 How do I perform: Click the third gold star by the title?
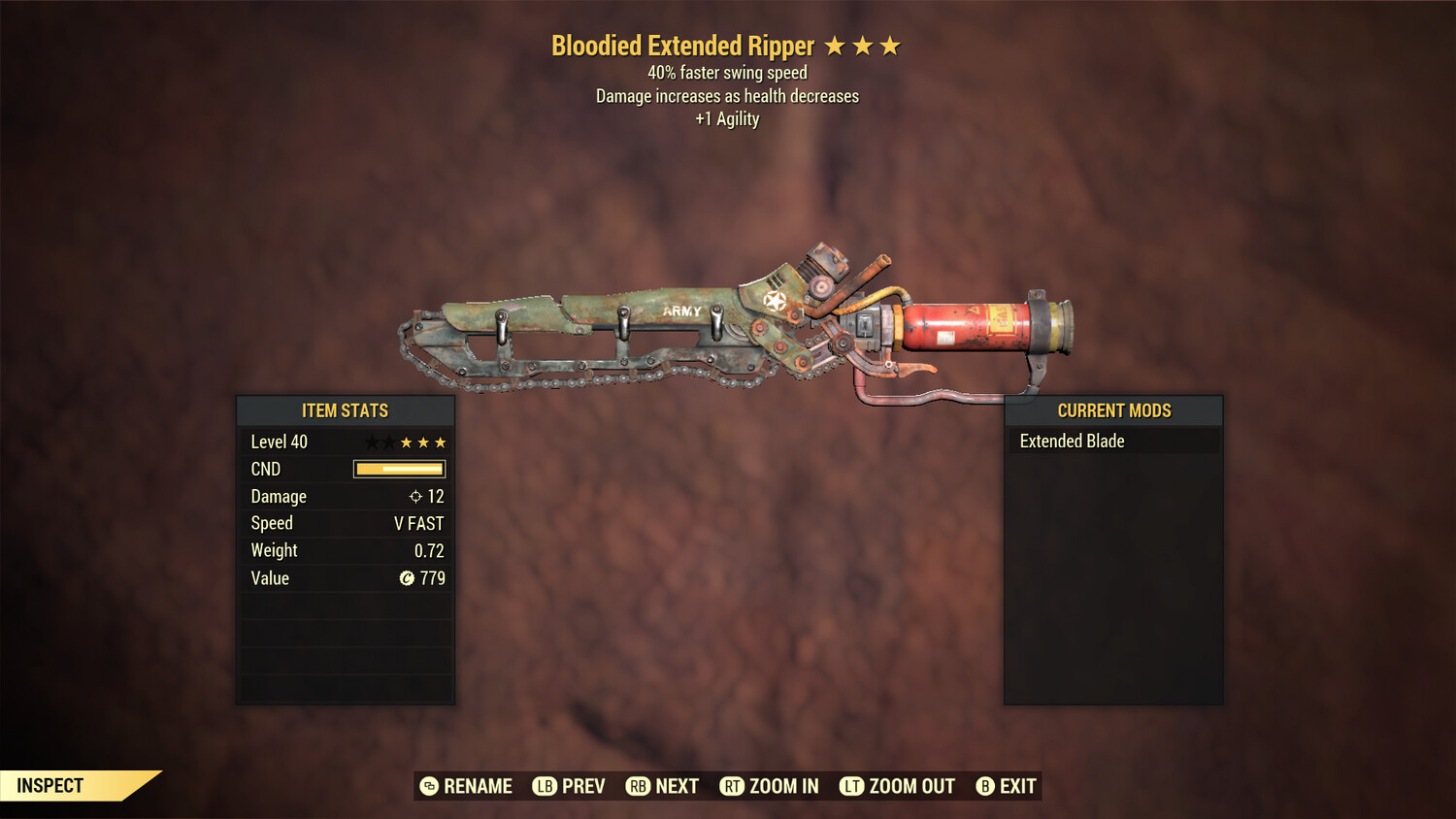point(892,45)
